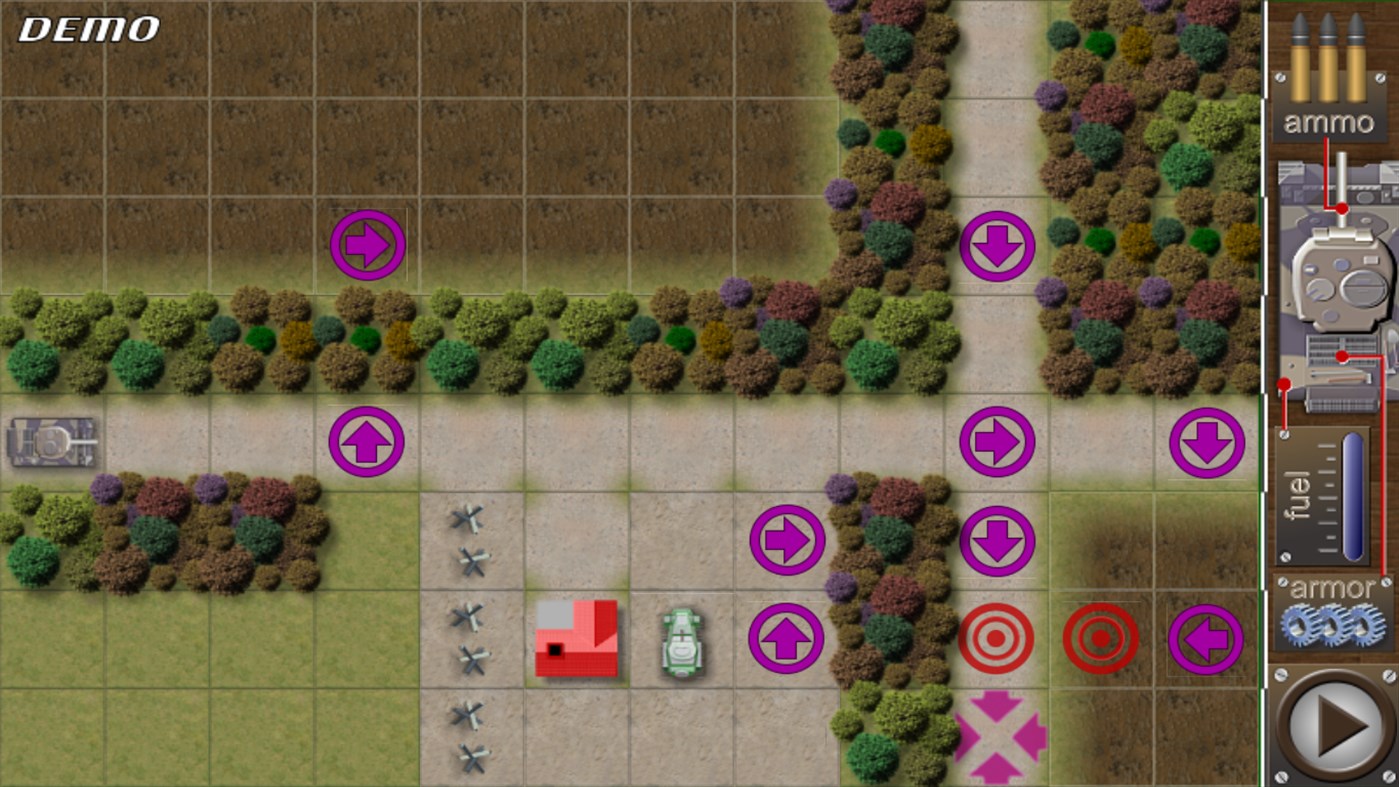Click the DEMO label in the corner
Viewport: 1399px width, 787px height.
(x=85, y=29)
